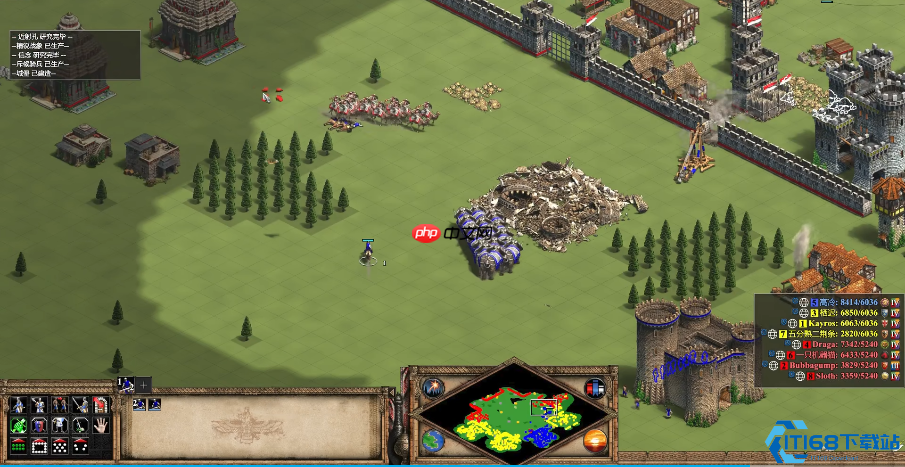
Task: Click the sunset orb button by the minimap
Action: (594, 439)
